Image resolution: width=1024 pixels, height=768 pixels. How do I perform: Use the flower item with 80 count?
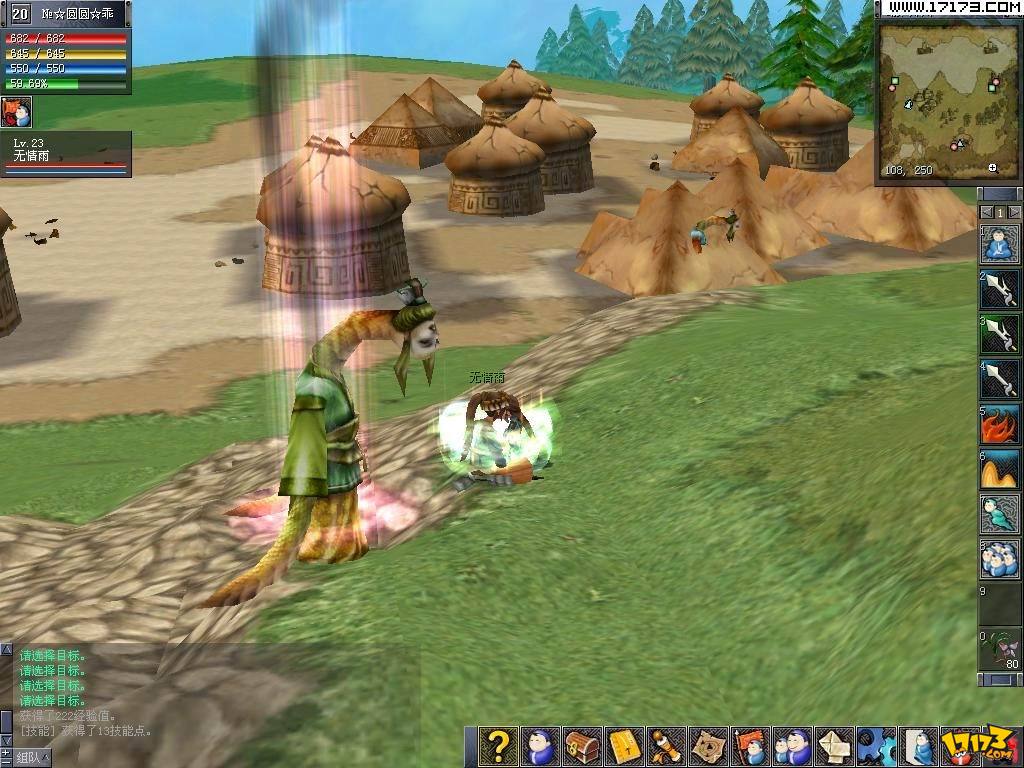click(x=1000, y=649)
